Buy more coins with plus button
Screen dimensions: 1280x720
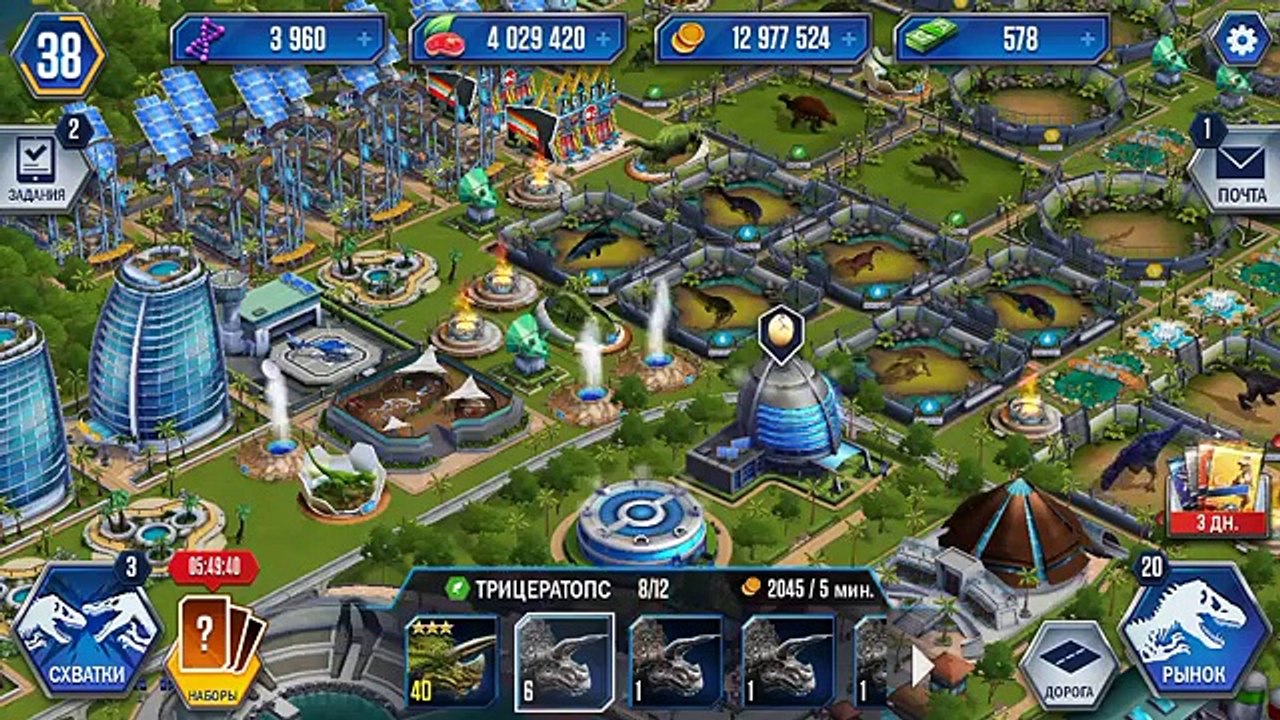point(850,39)
